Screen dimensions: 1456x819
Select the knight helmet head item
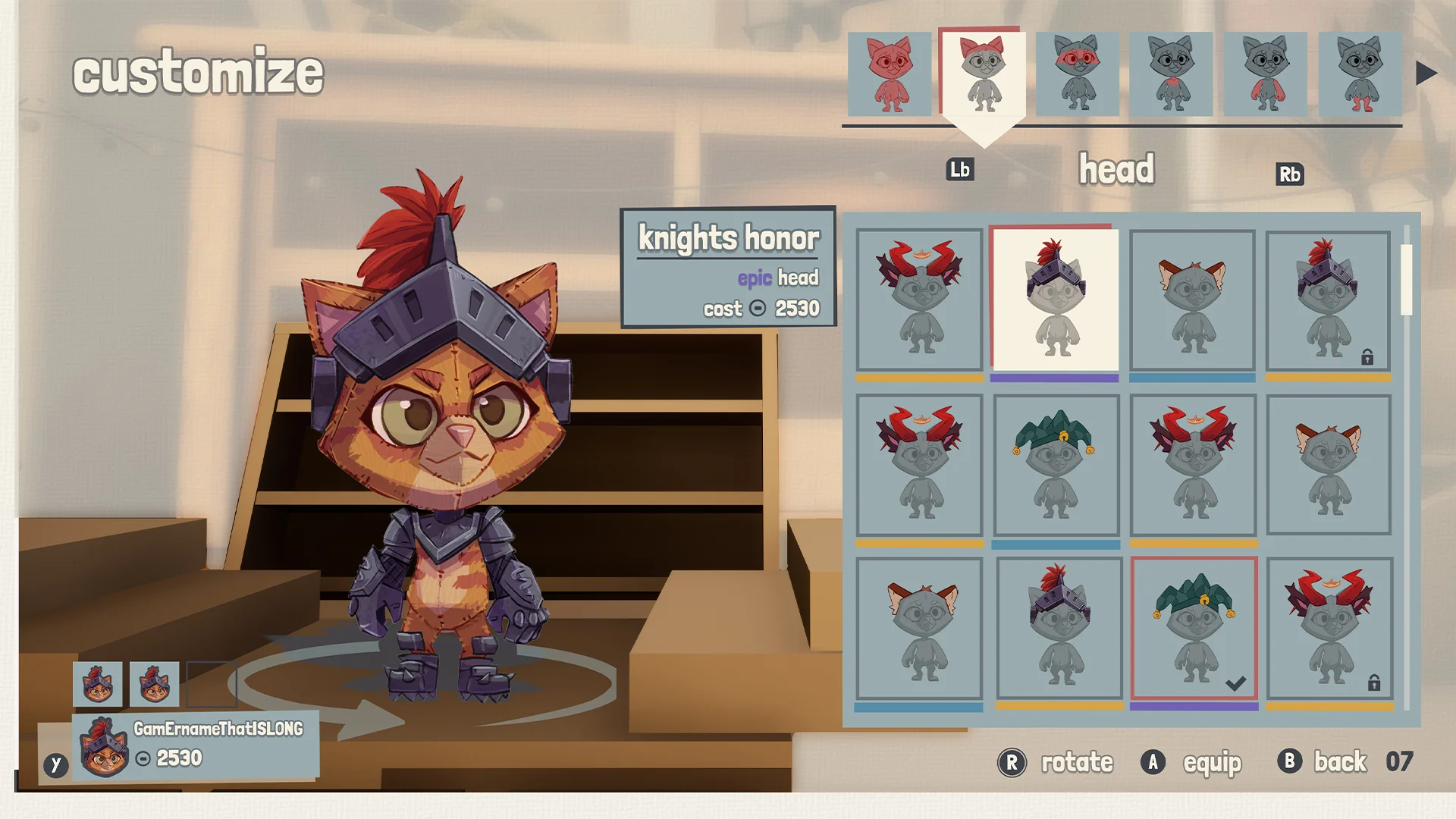click(1054, 300)
